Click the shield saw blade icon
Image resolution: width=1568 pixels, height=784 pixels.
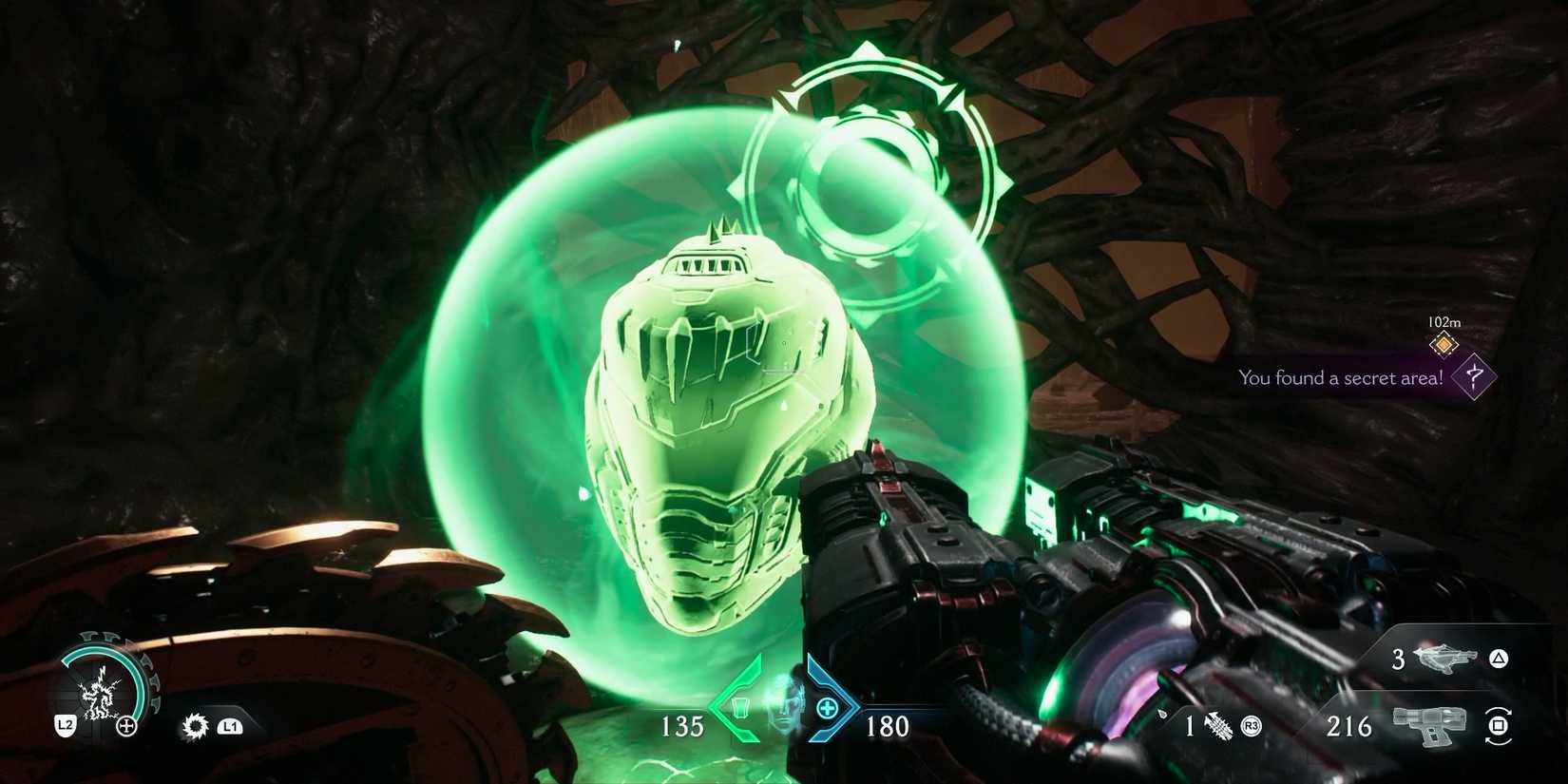195,726
